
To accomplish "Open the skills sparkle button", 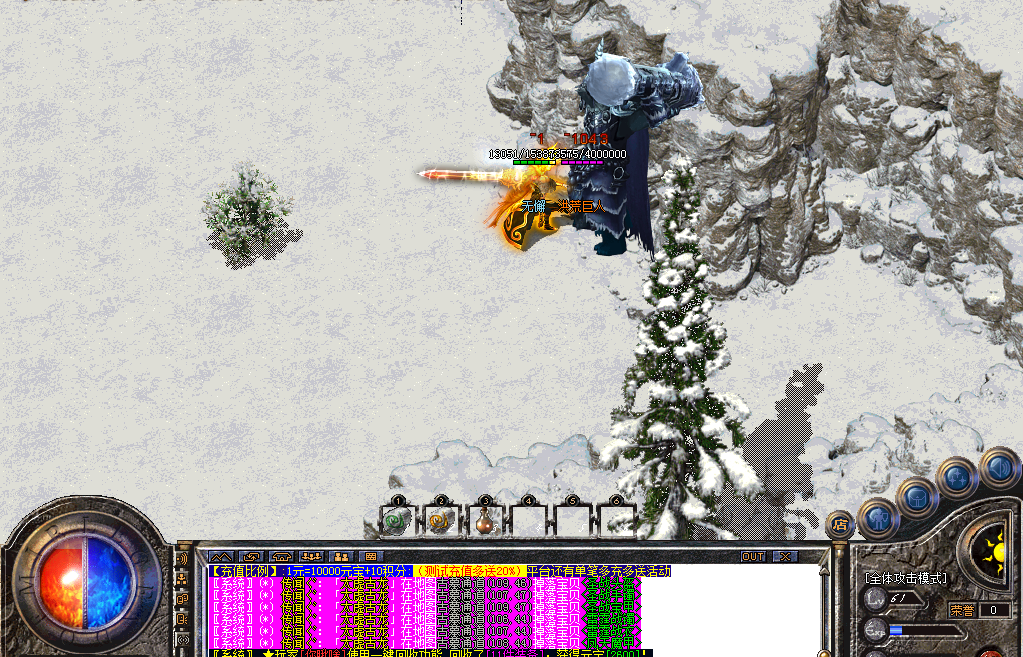I will tap(956, 478).
